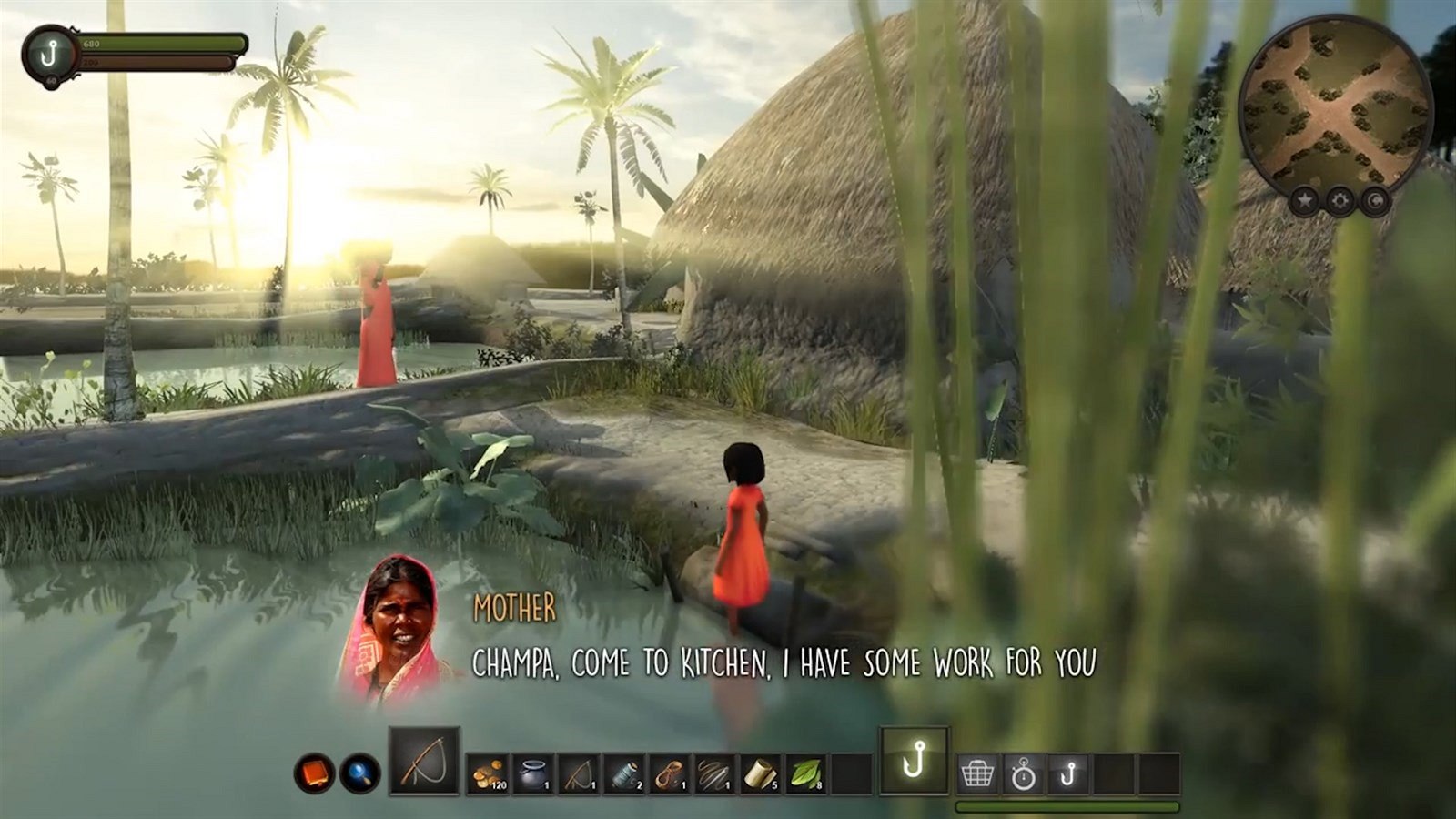Open the basket icon slot
Screen dimensions: 1456x819
pos(977,774)
